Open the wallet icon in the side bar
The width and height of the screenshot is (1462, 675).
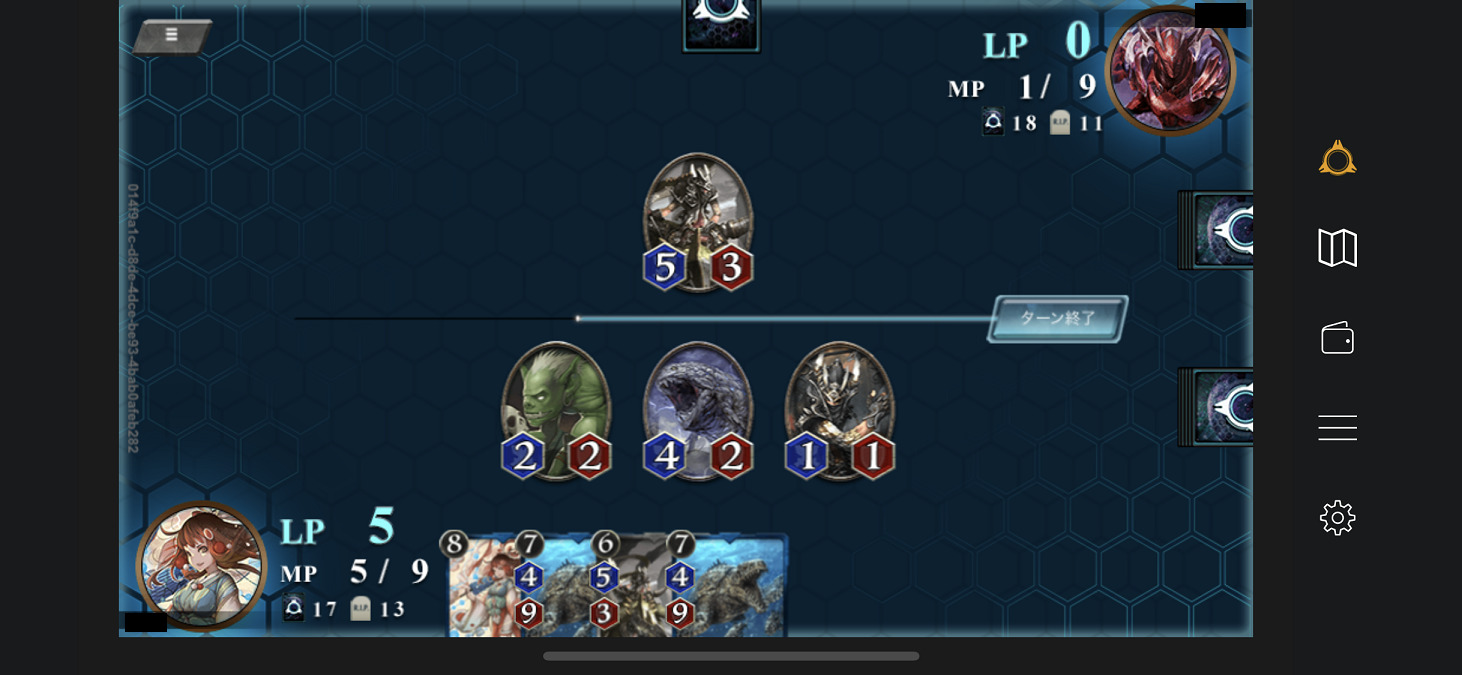point(1337,338)
